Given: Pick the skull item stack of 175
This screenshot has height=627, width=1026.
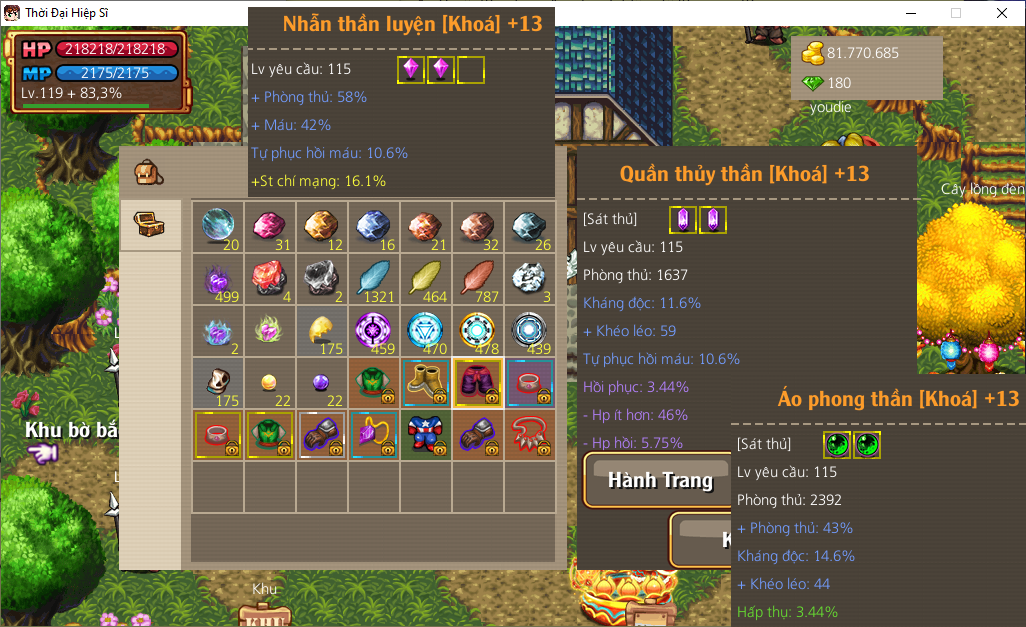Looking at the screenshot, I should click(218, 382).
